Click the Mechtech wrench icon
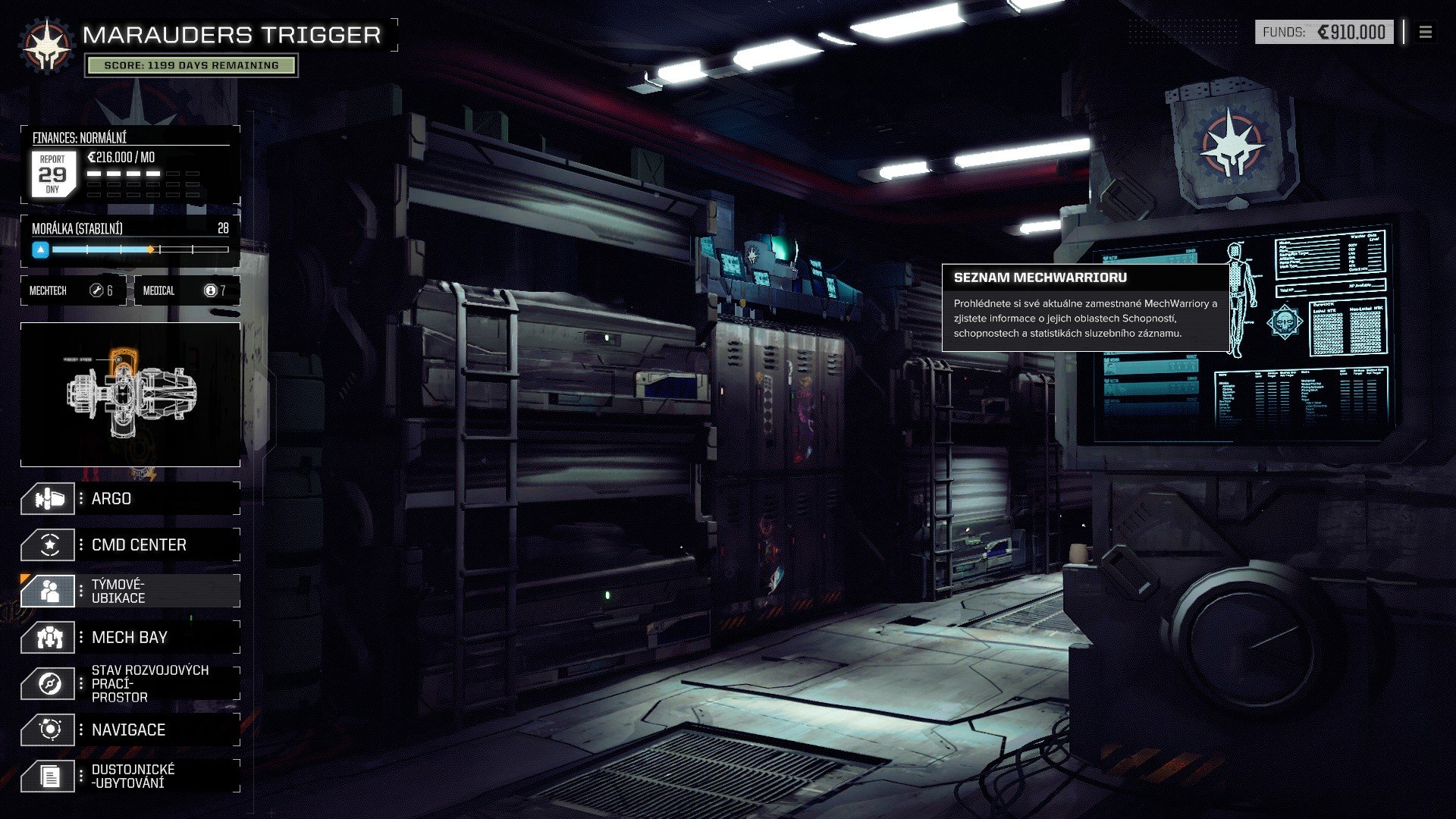 [x=96, y=290]
